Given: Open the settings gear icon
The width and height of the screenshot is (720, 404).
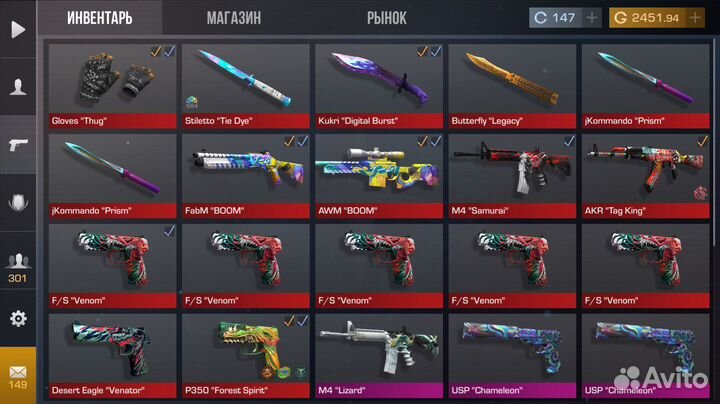Looking at the screenshot, I should click(18, 319).
